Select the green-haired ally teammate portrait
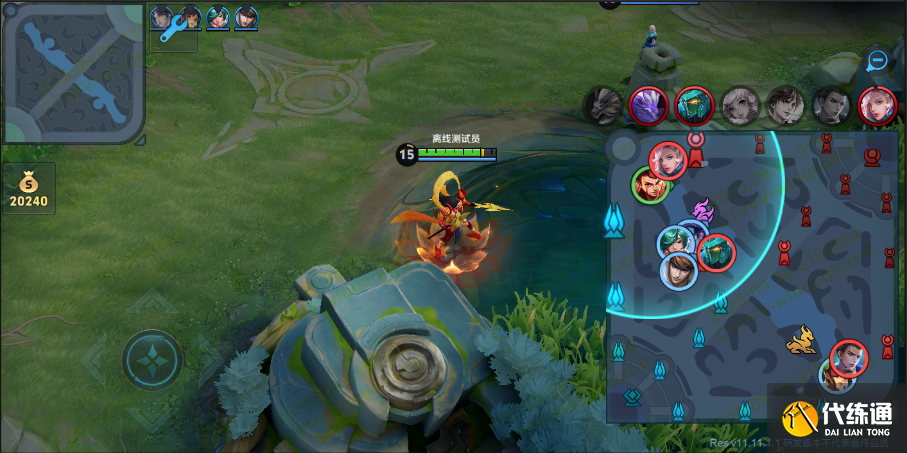This screenshot has width=907, height=453. tap(219, 17)
